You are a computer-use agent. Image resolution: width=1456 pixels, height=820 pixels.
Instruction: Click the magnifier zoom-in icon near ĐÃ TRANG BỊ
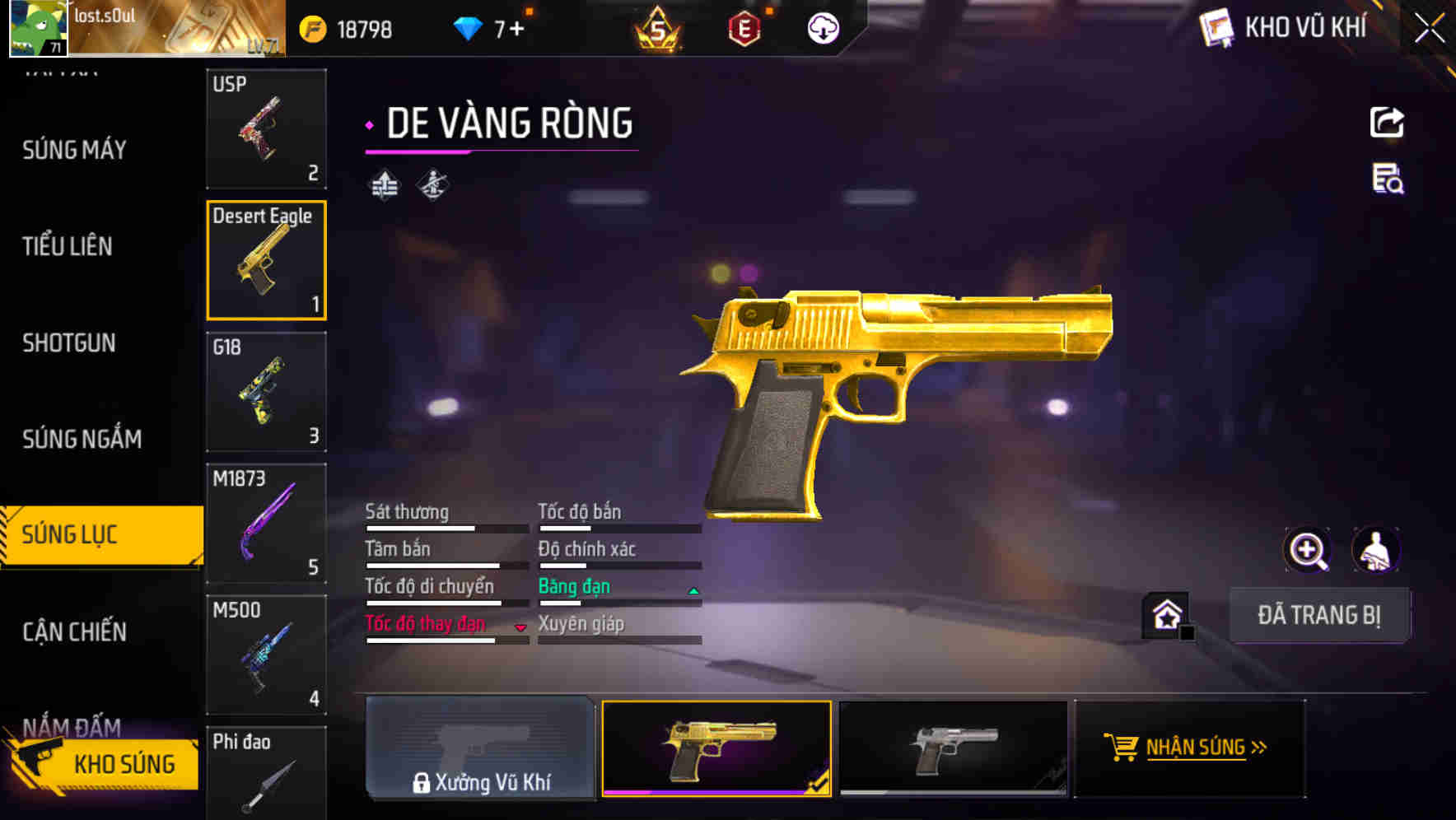[x=1308, y=550]
